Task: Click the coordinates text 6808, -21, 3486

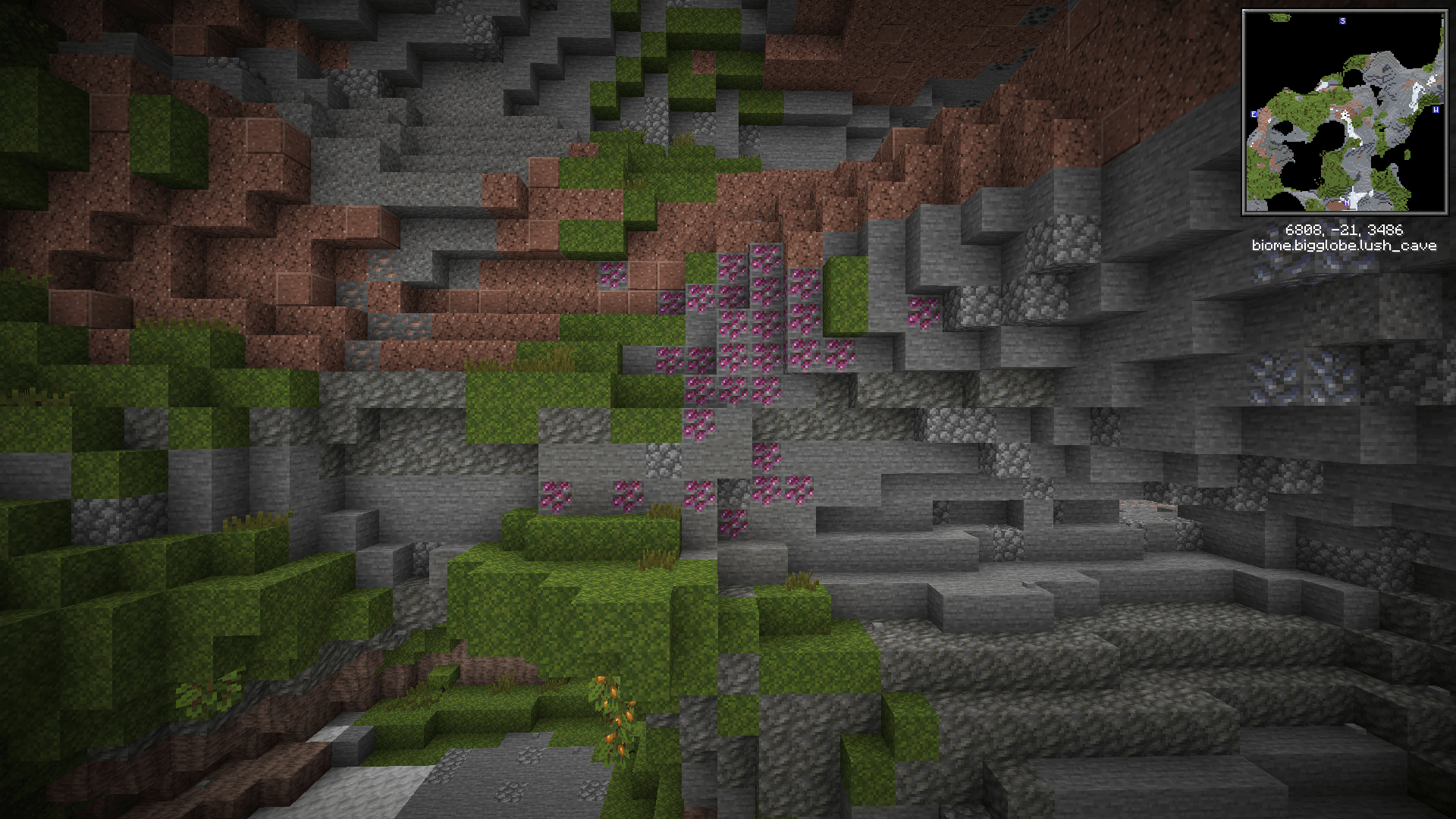Action: click(1345, 230)
